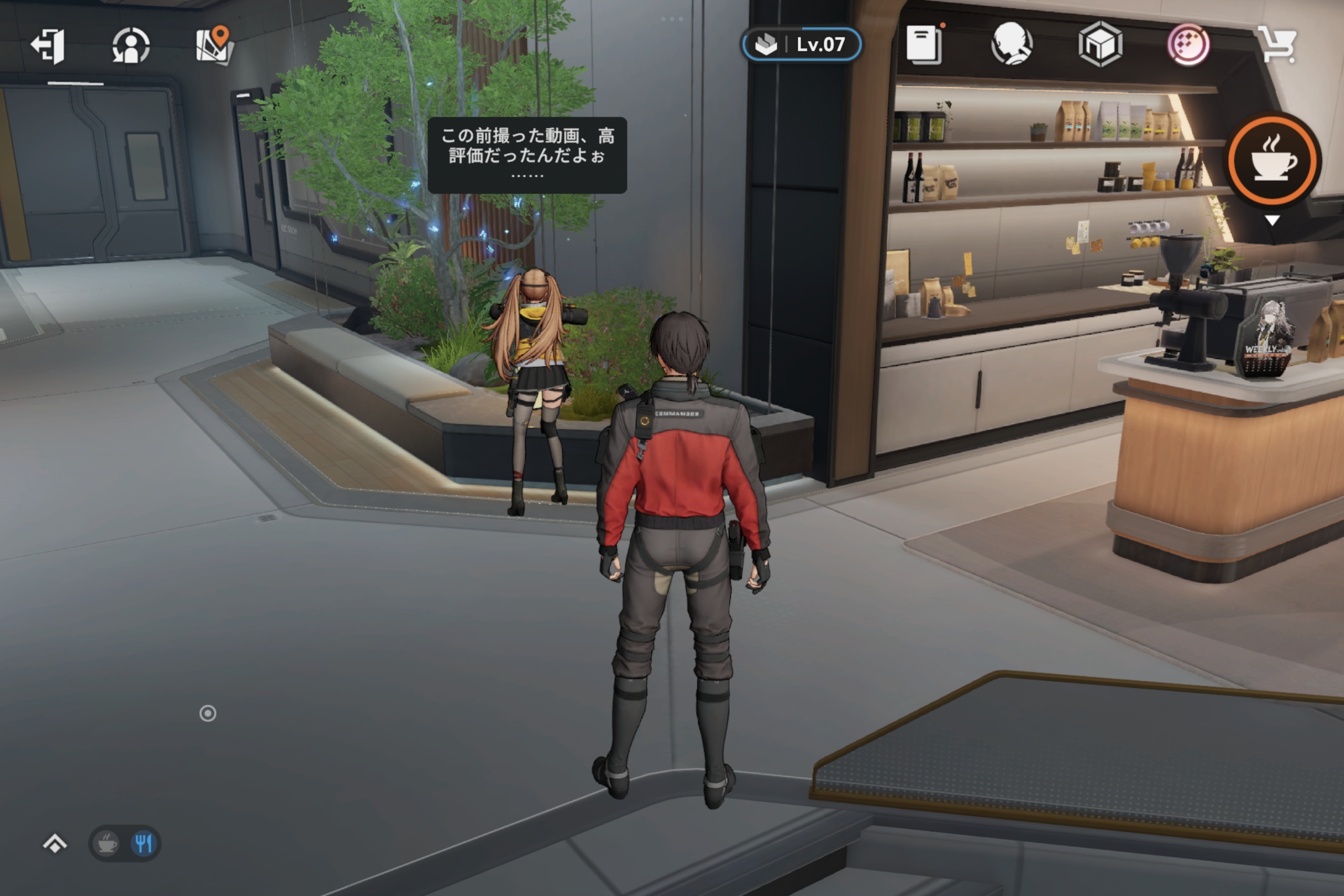Image resolution: width=1344 pixels, height=896 pixels.
Task: Open the document icon with notification dot
Action: point(924,45)
